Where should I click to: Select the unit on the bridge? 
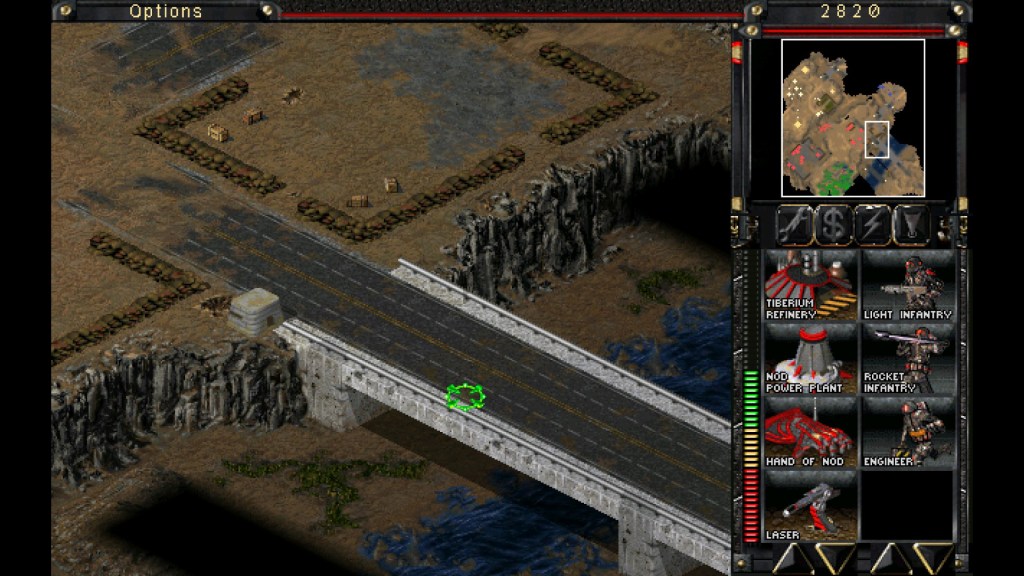click(465, 397)
